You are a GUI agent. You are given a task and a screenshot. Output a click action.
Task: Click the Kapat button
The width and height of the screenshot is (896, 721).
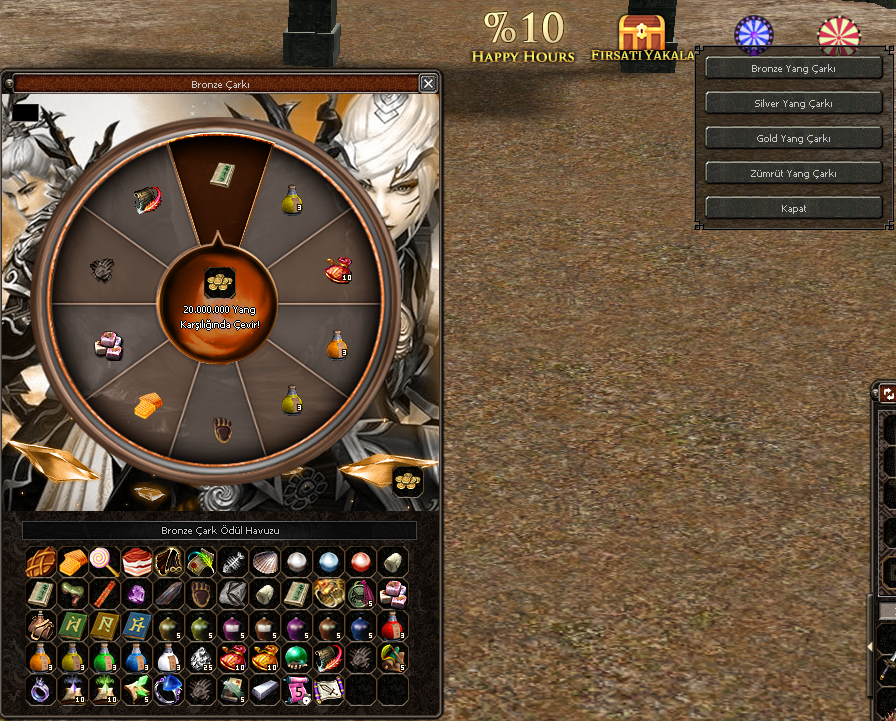[793, 208]
